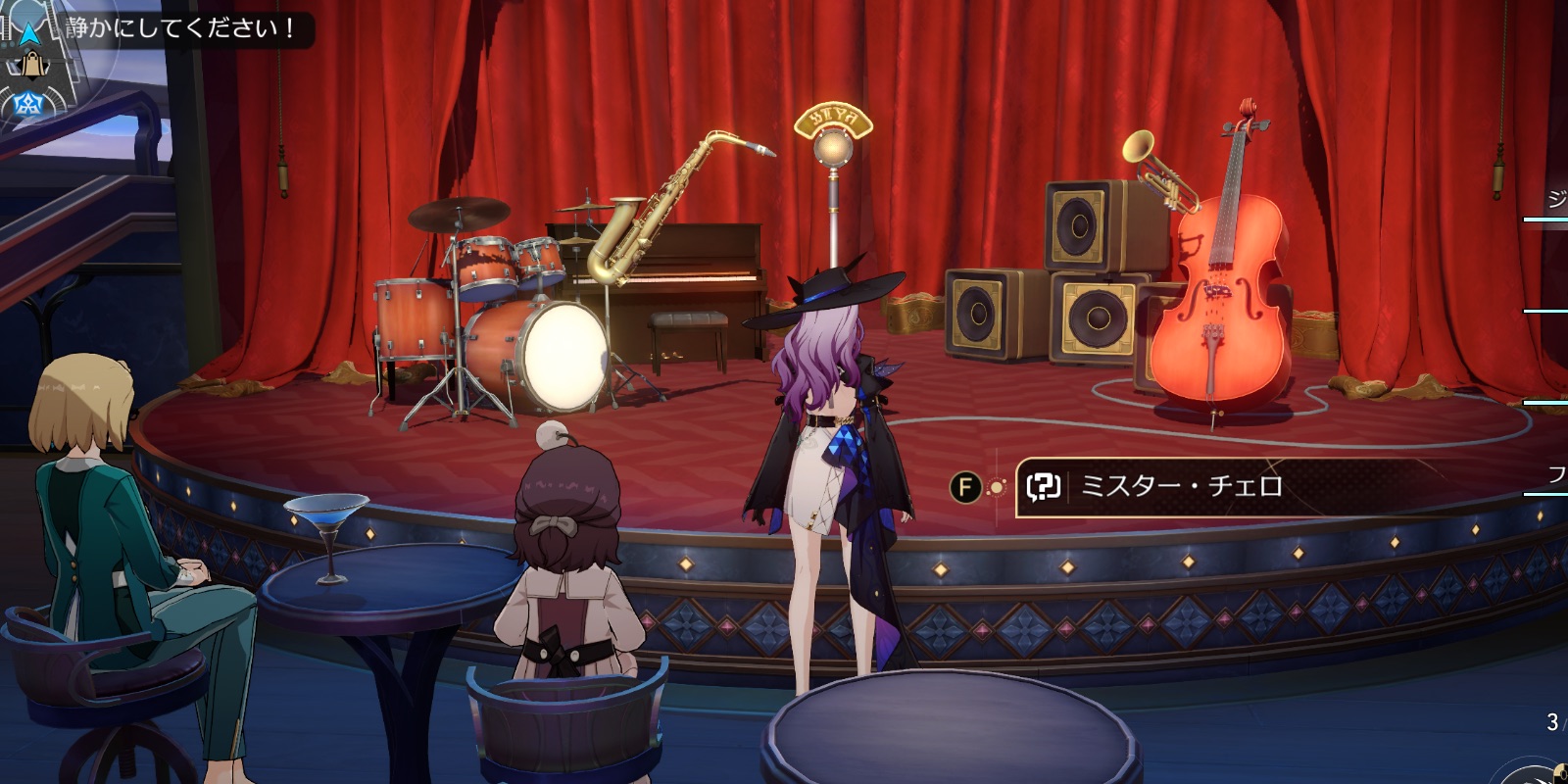Screen dimensions: 1568x784
Task: Click the F interaction prompt circle
Action: pos(966,485)
